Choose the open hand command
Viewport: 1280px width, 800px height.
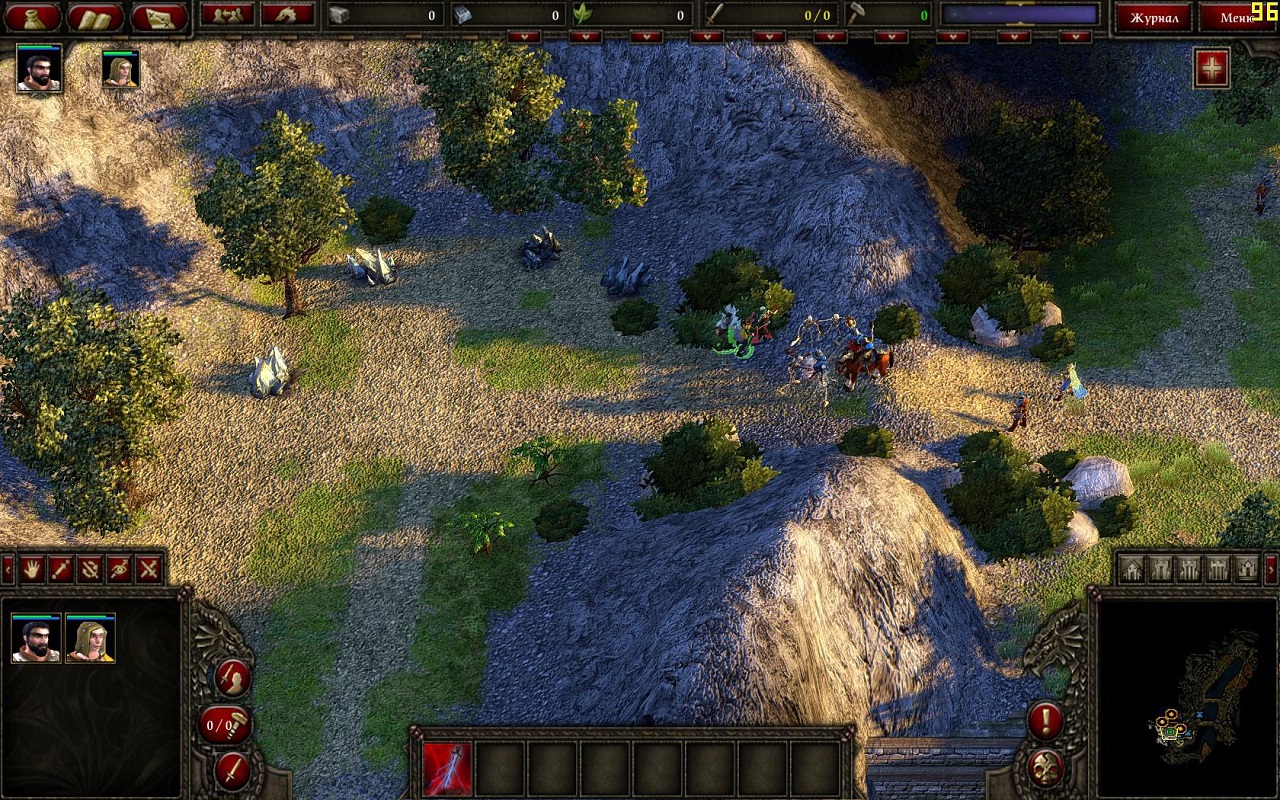(x=32, y=569)
